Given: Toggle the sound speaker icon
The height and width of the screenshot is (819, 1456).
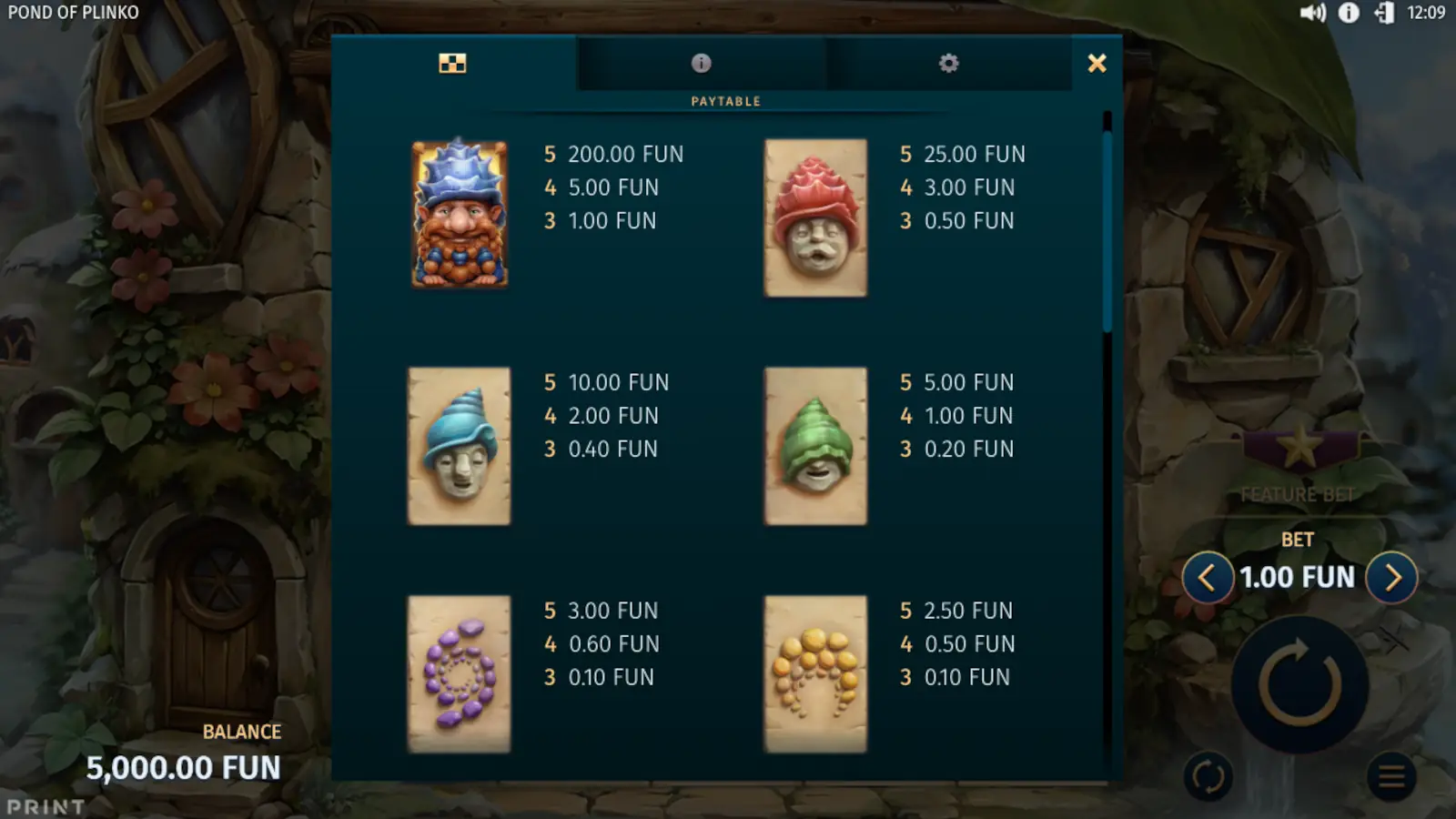Looking at the screenshot, I should coord(1312,13).
